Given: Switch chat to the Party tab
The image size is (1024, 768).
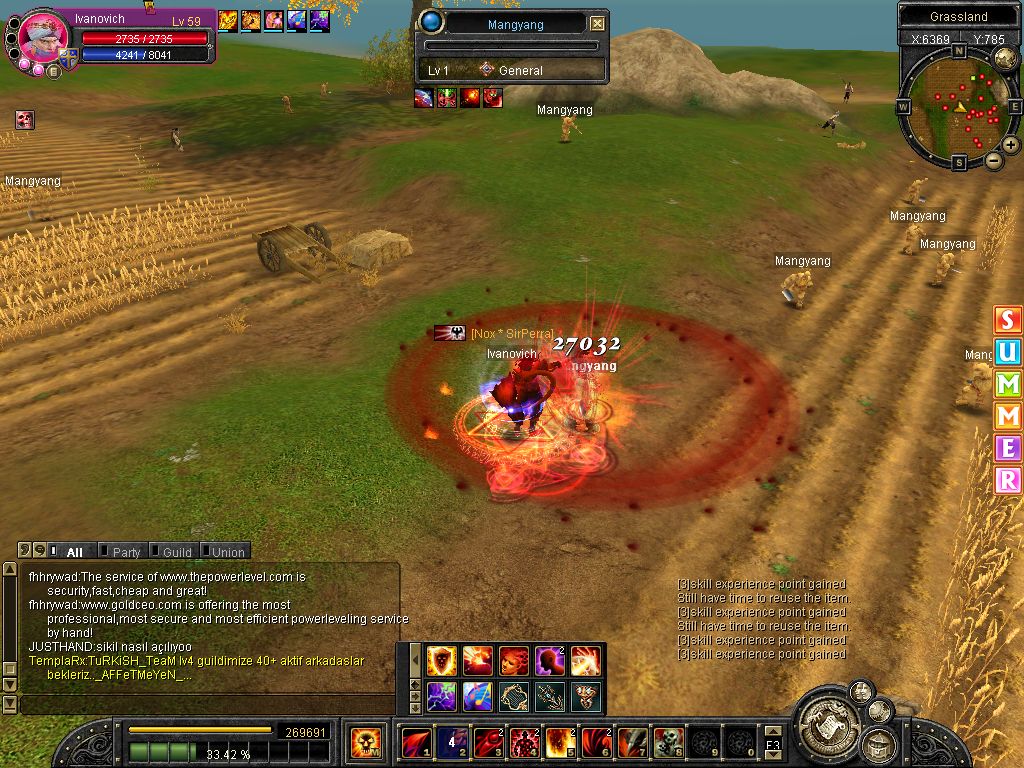Looking at the screenshot, I should pos(126,552).
